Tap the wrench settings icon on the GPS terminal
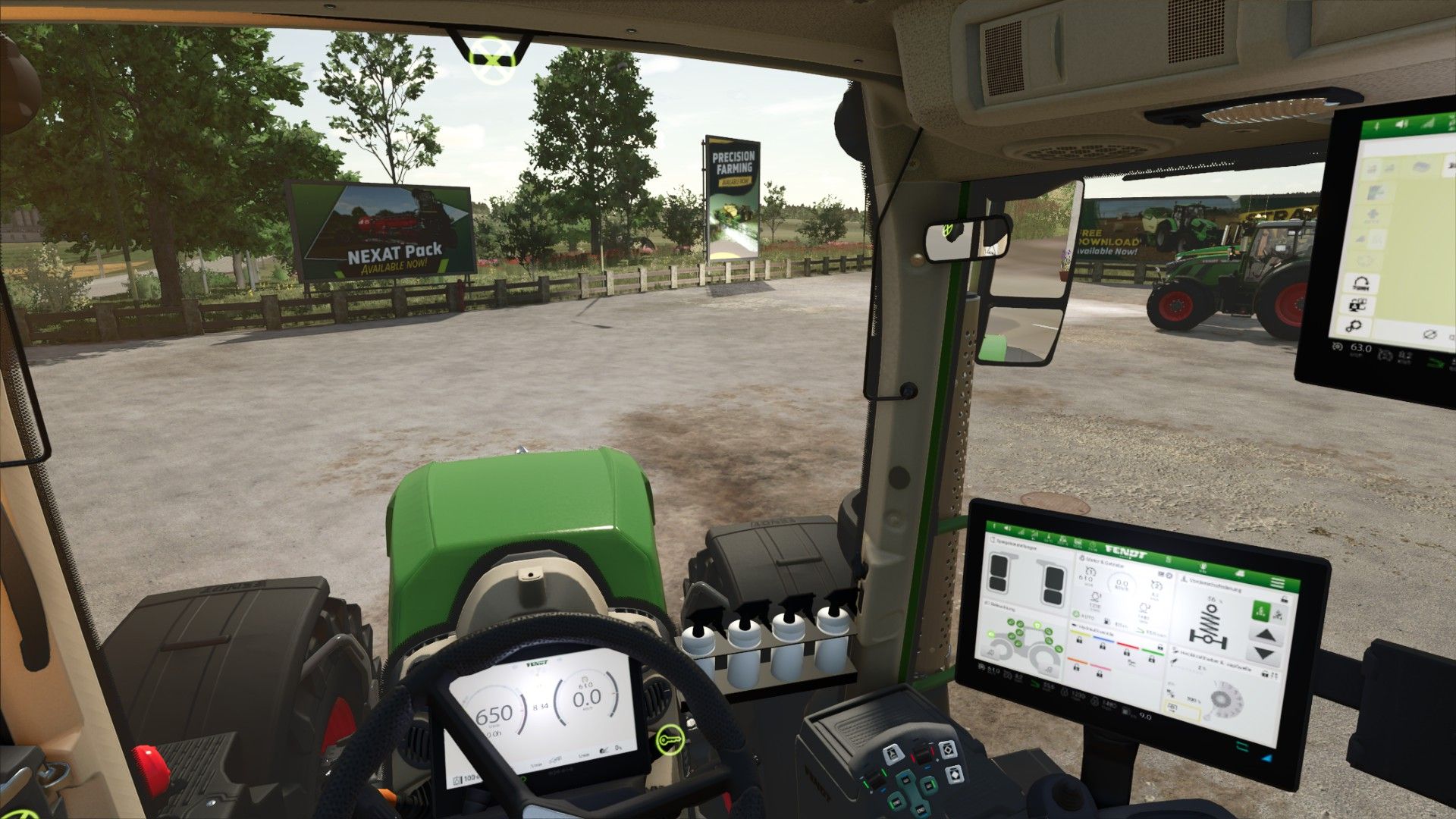1456x819 pixels. tap(1353, 325)
